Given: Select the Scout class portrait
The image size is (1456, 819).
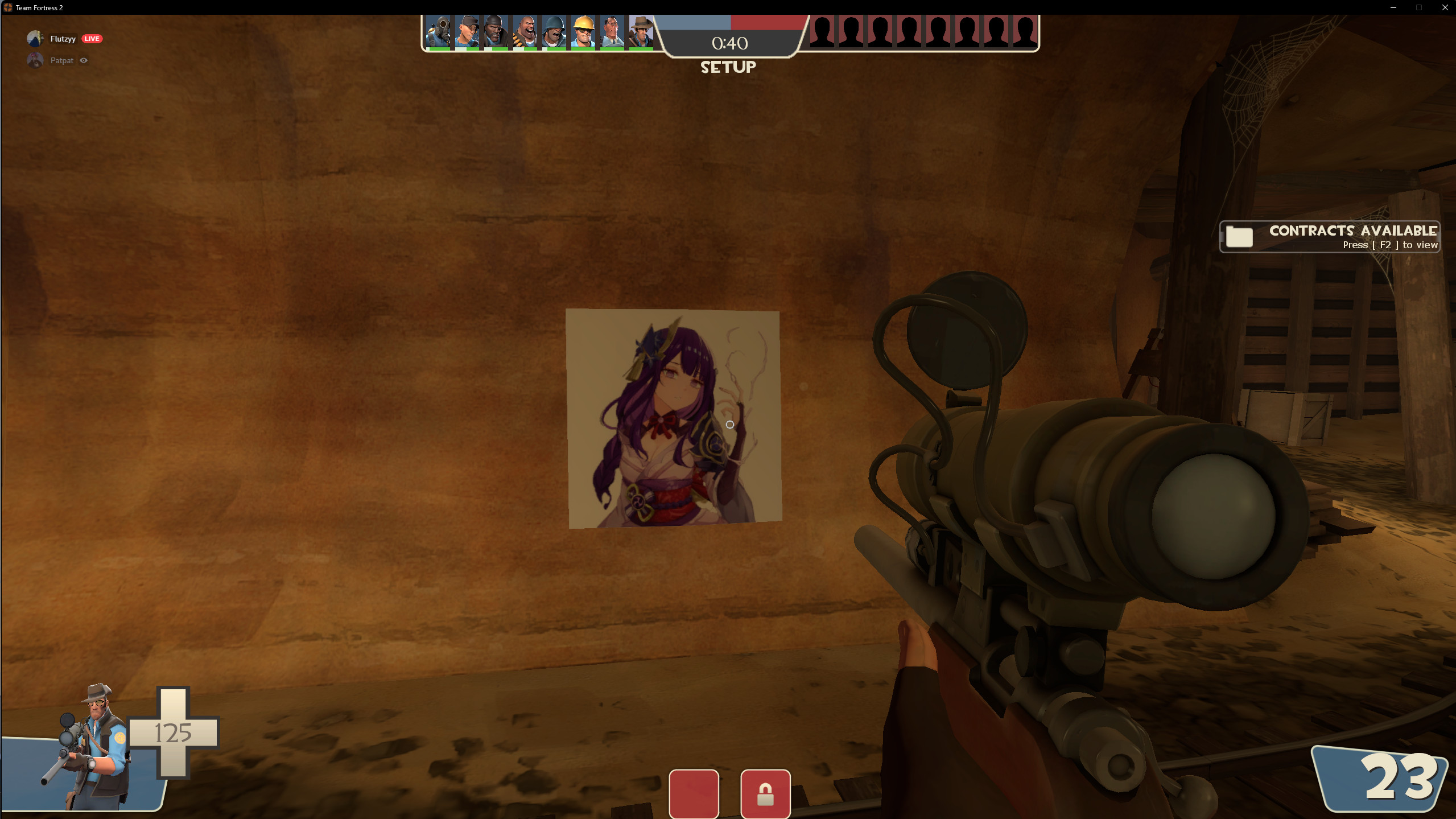Looking at the screenshot, I should [x=467, y=32].
